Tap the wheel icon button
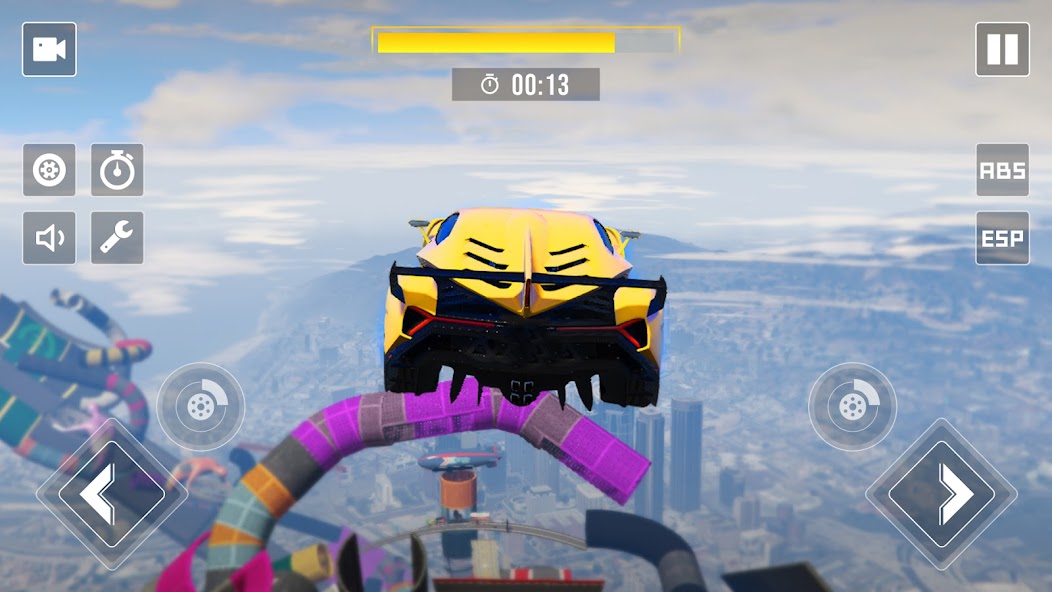1052x592 pixels. pos(49,170)
